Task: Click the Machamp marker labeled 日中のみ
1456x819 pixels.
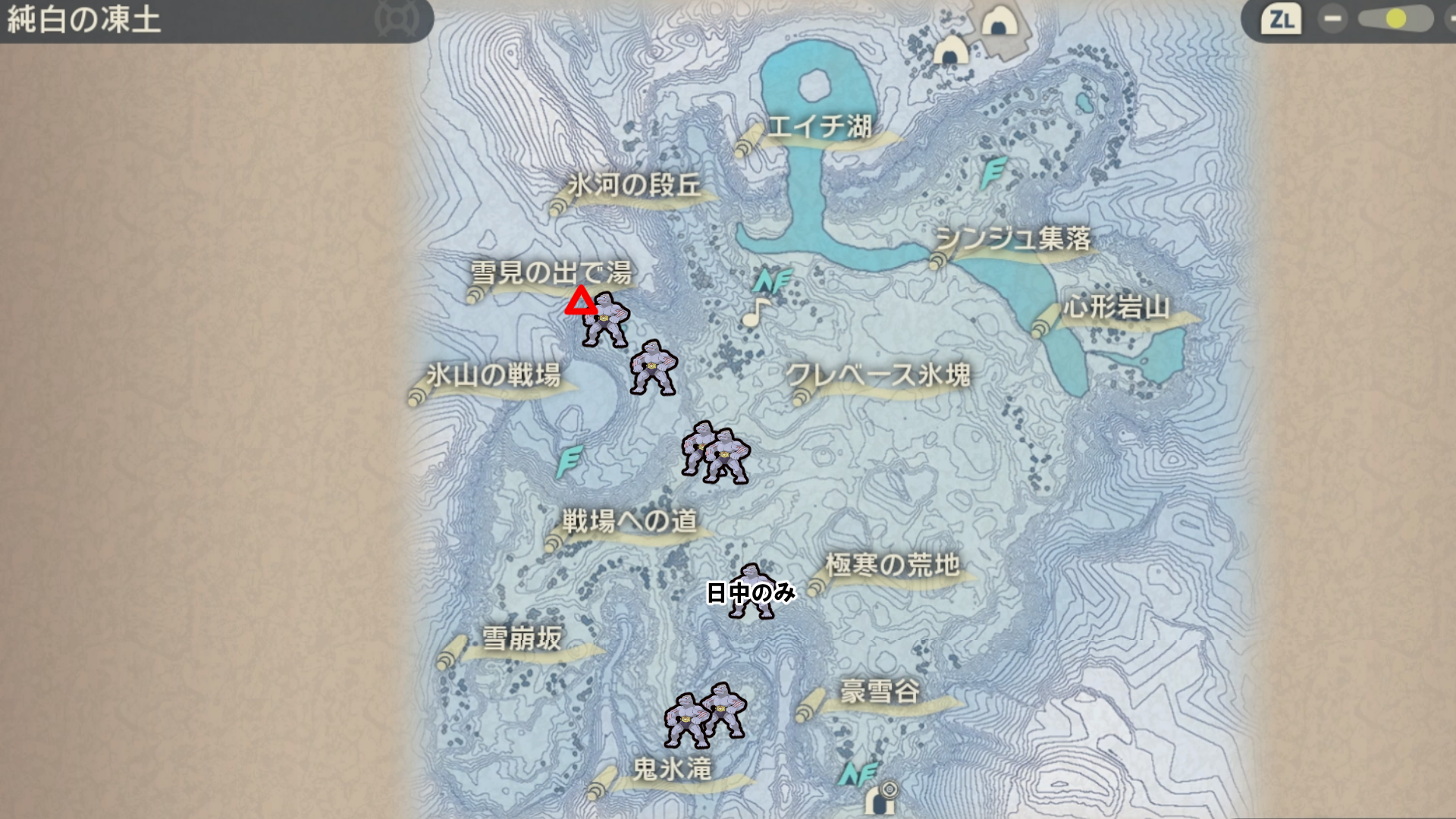Action: [752, 591]
